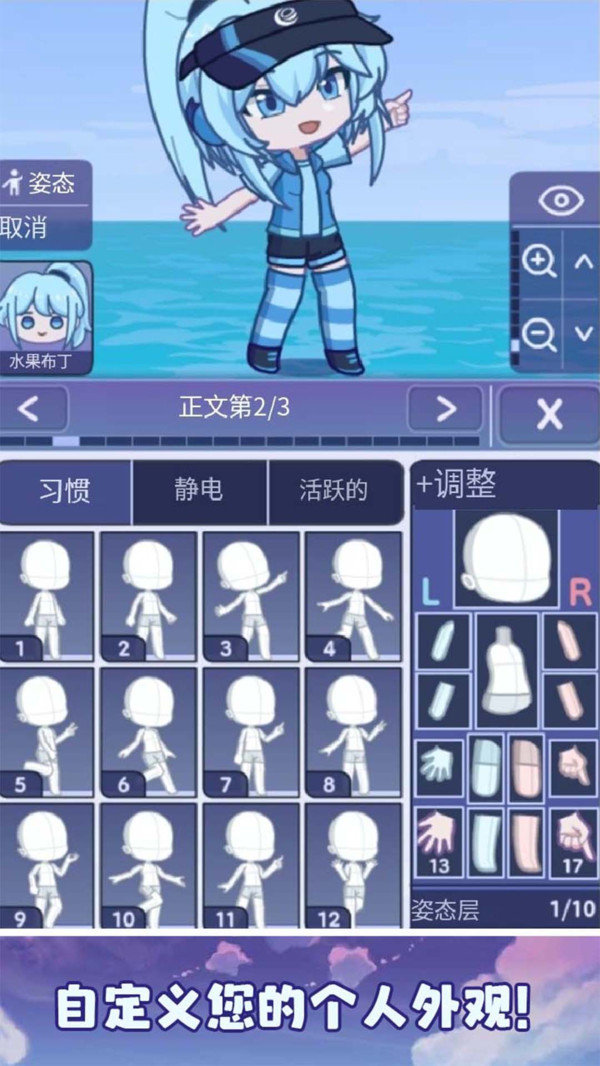
Task: Close the pose panel with X
Action: click(548, 413)
